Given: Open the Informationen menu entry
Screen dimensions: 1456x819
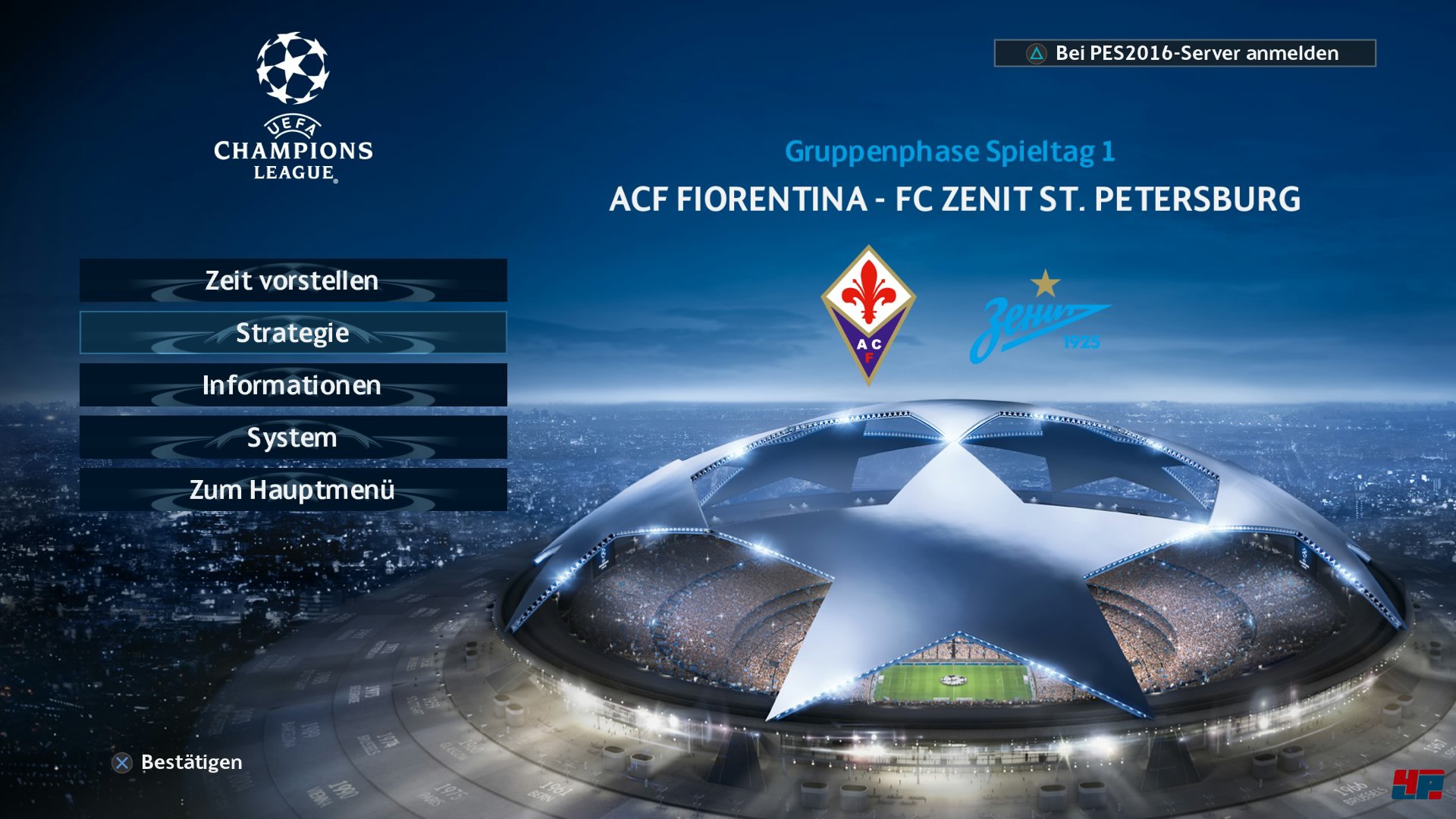Looking at the screenshot, I should tap(292, 385).
